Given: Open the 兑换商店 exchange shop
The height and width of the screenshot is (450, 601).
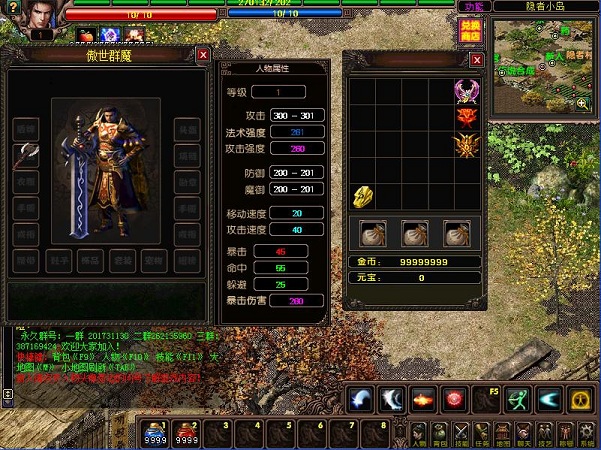Looking at the screenshot, I should pos(470,30).
